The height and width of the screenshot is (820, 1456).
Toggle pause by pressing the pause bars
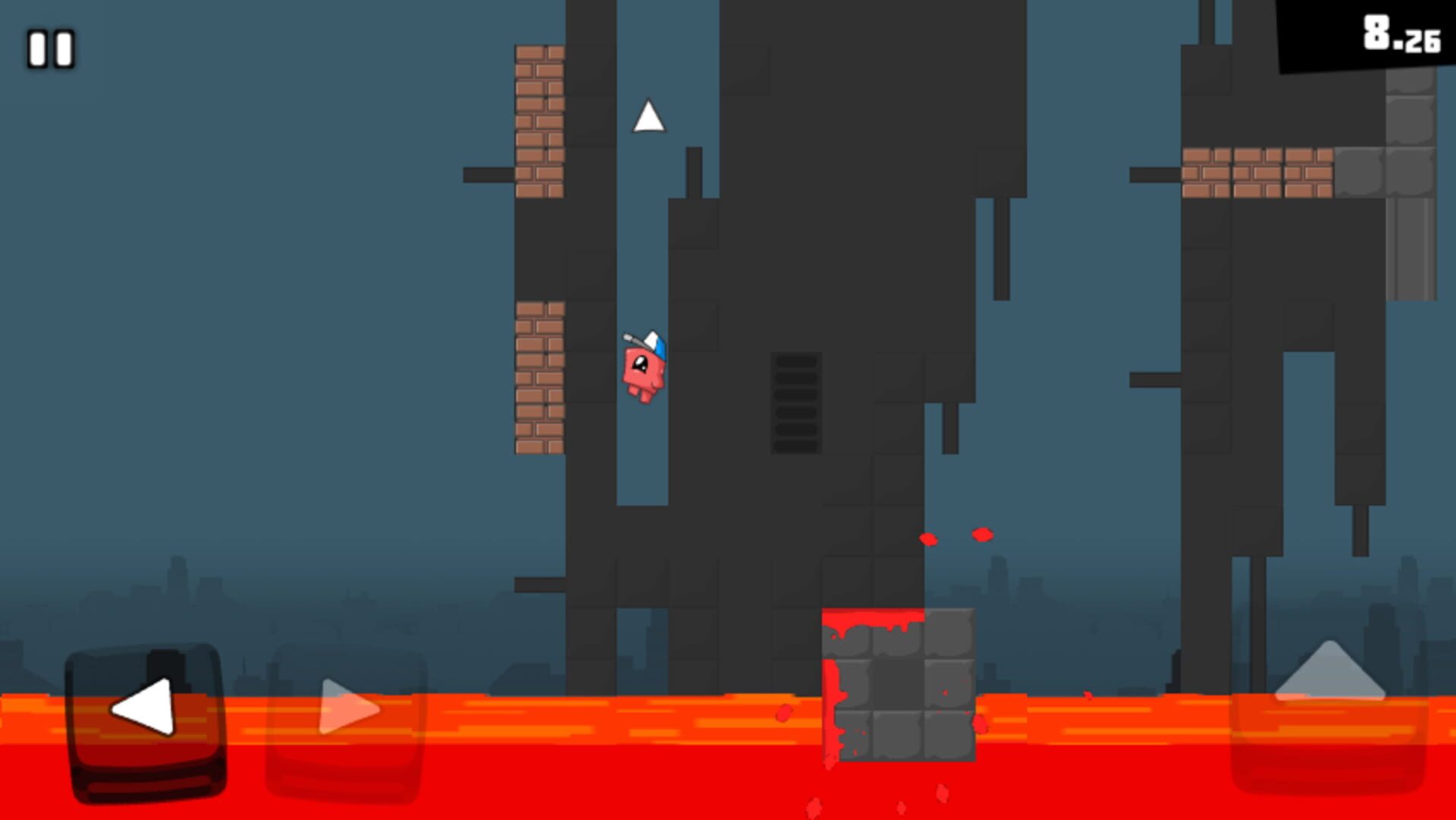pos(49,49)
